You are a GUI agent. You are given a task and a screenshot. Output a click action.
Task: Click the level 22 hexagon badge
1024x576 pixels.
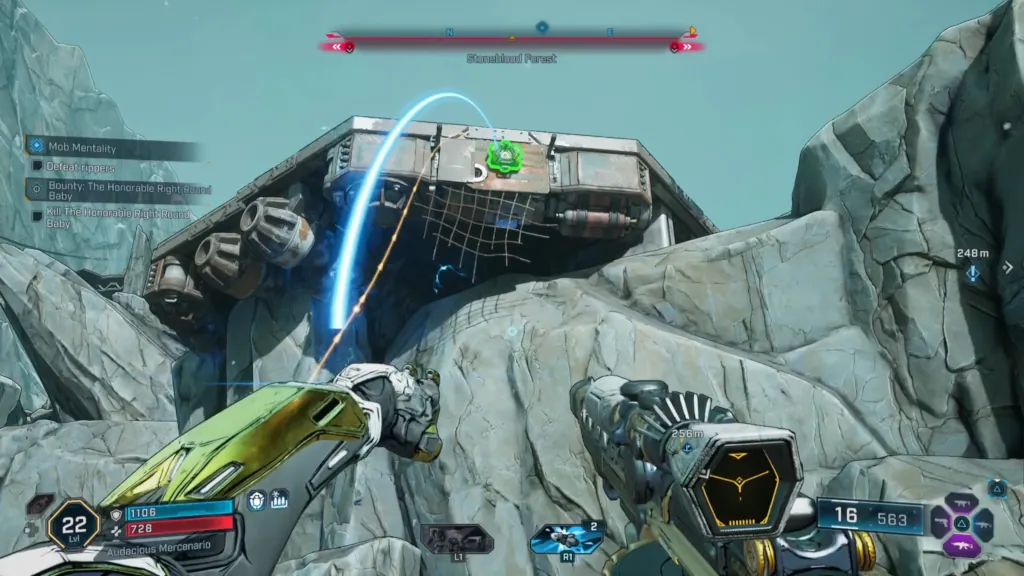(73, 523)
